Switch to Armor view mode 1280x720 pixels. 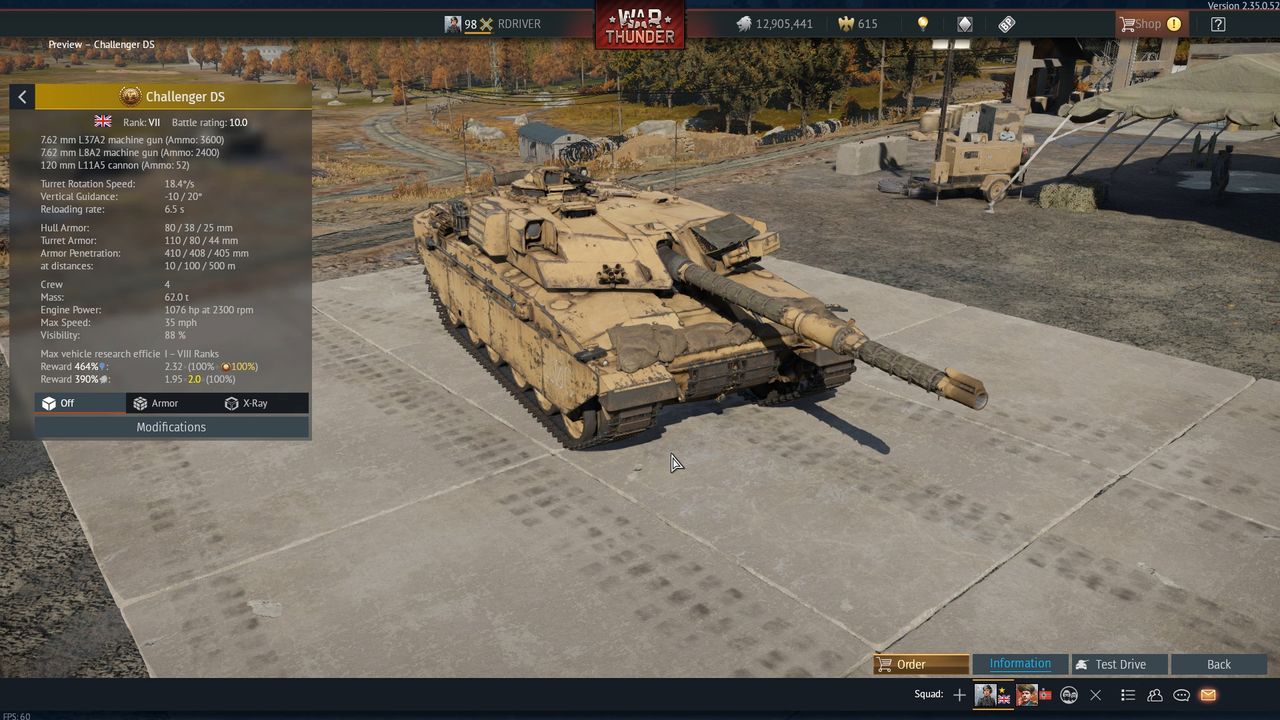[156, 403]
